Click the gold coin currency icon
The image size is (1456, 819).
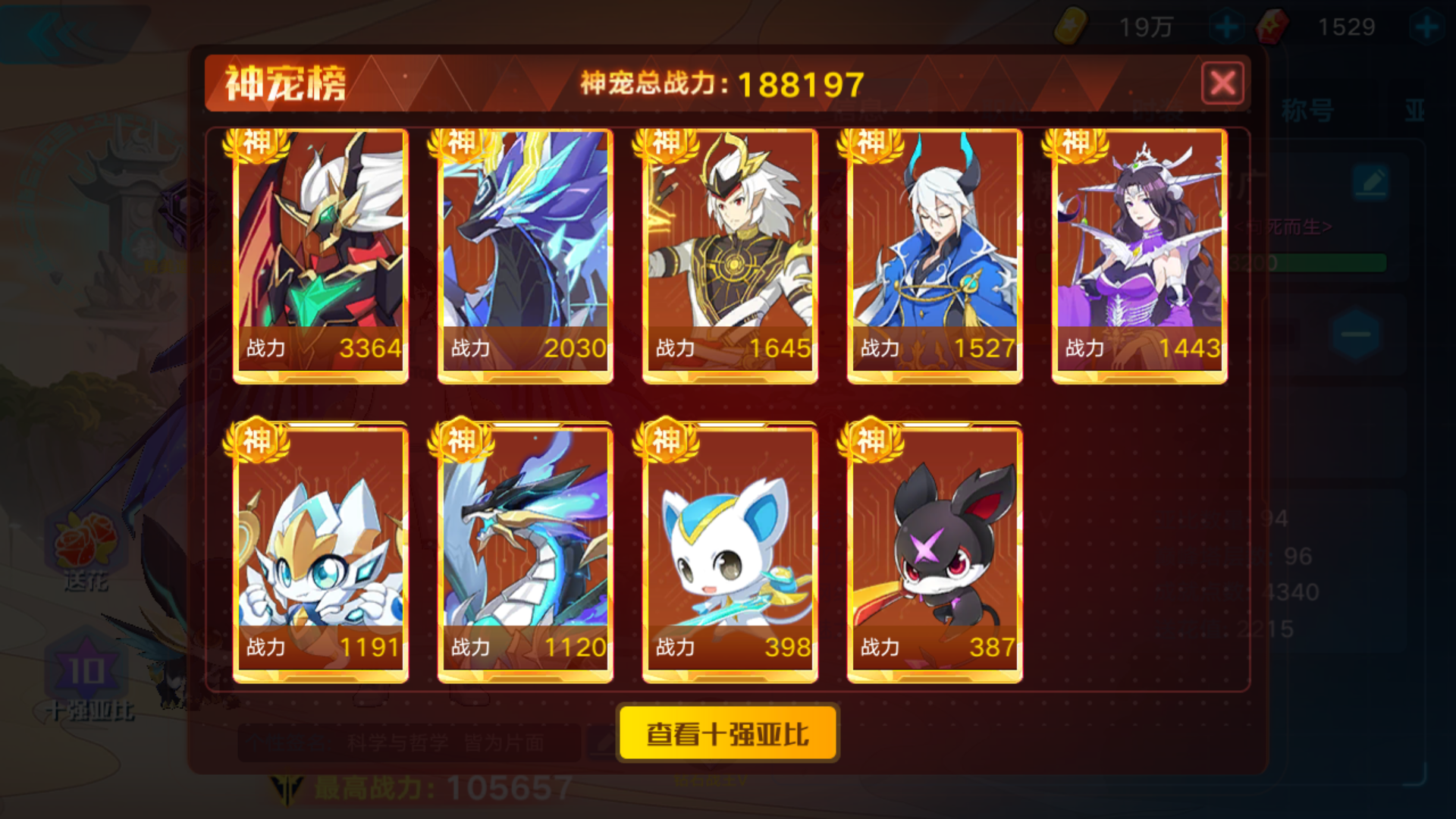click(x=1072, y=25)
